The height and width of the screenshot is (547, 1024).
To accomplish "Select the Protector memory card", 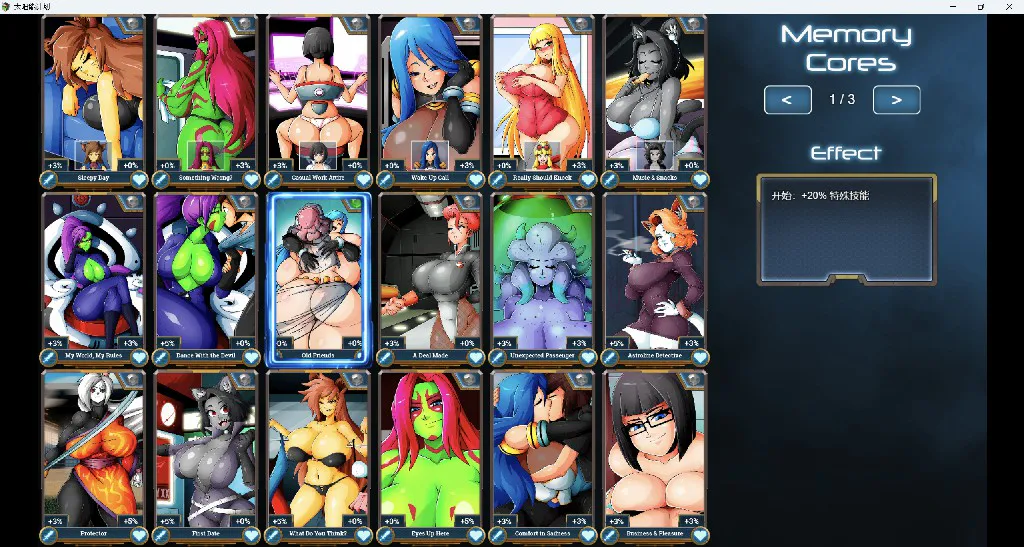I will click(x=94, y=450).
